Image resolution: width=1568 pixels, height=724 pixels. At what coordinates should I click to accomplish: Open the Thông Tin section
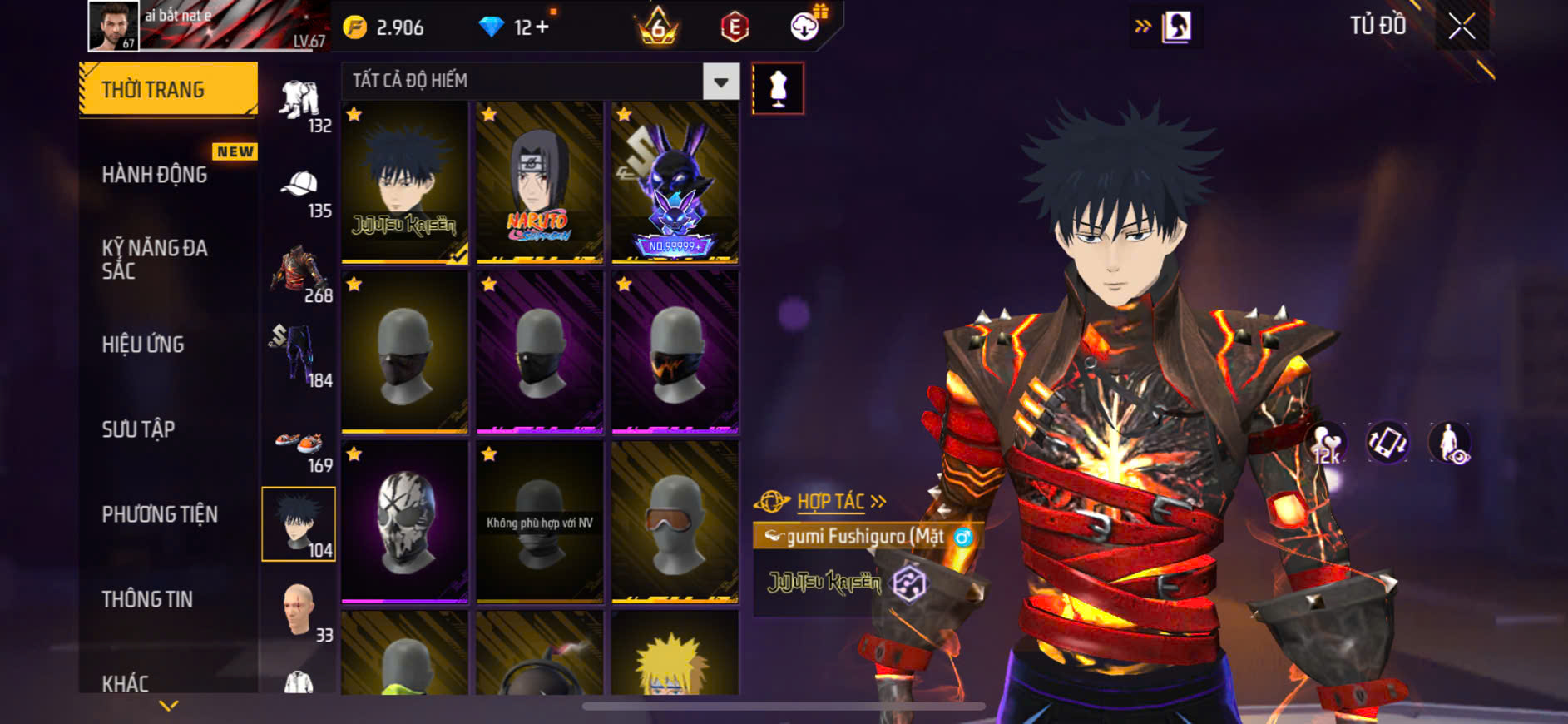(147, 598)
